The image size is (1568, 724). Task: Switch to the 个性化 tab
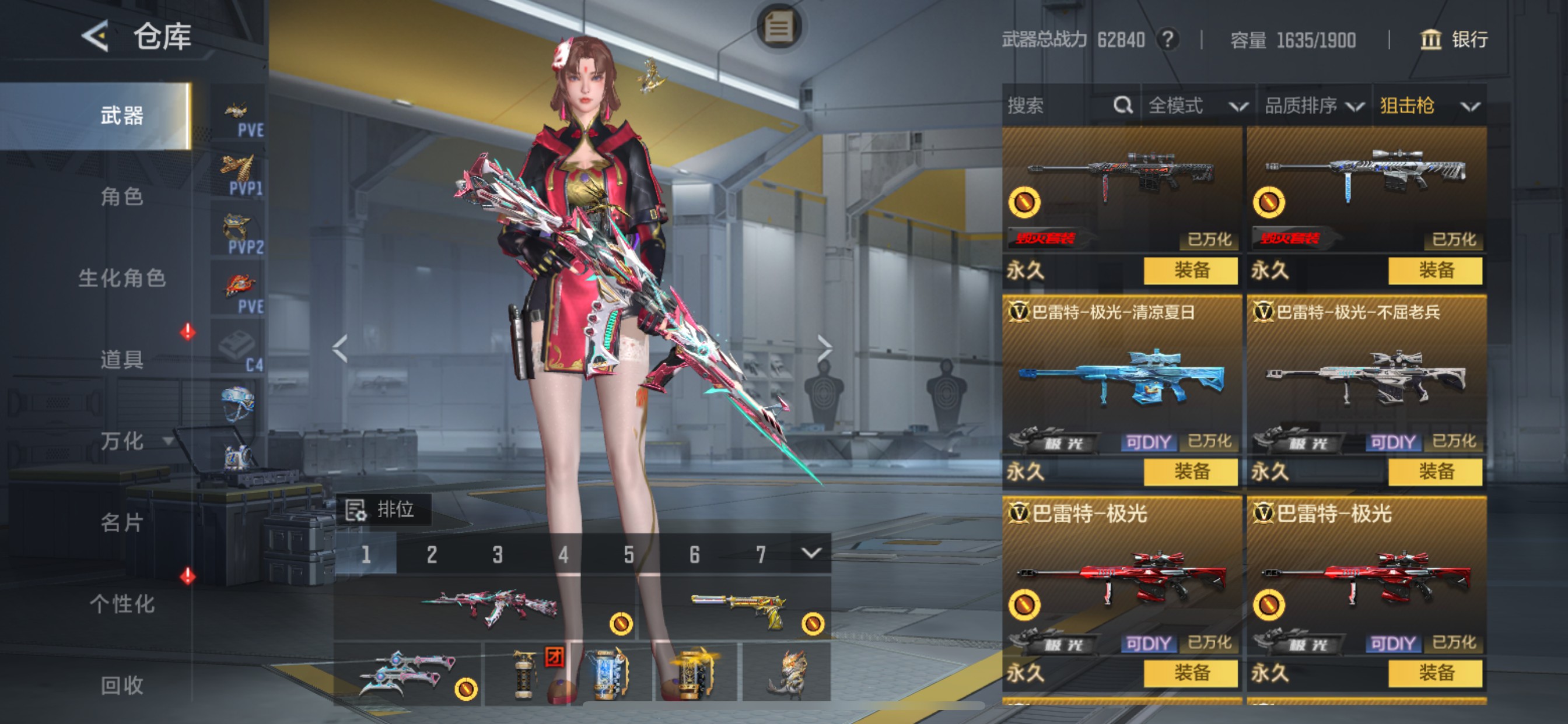(x=122, y=603)
